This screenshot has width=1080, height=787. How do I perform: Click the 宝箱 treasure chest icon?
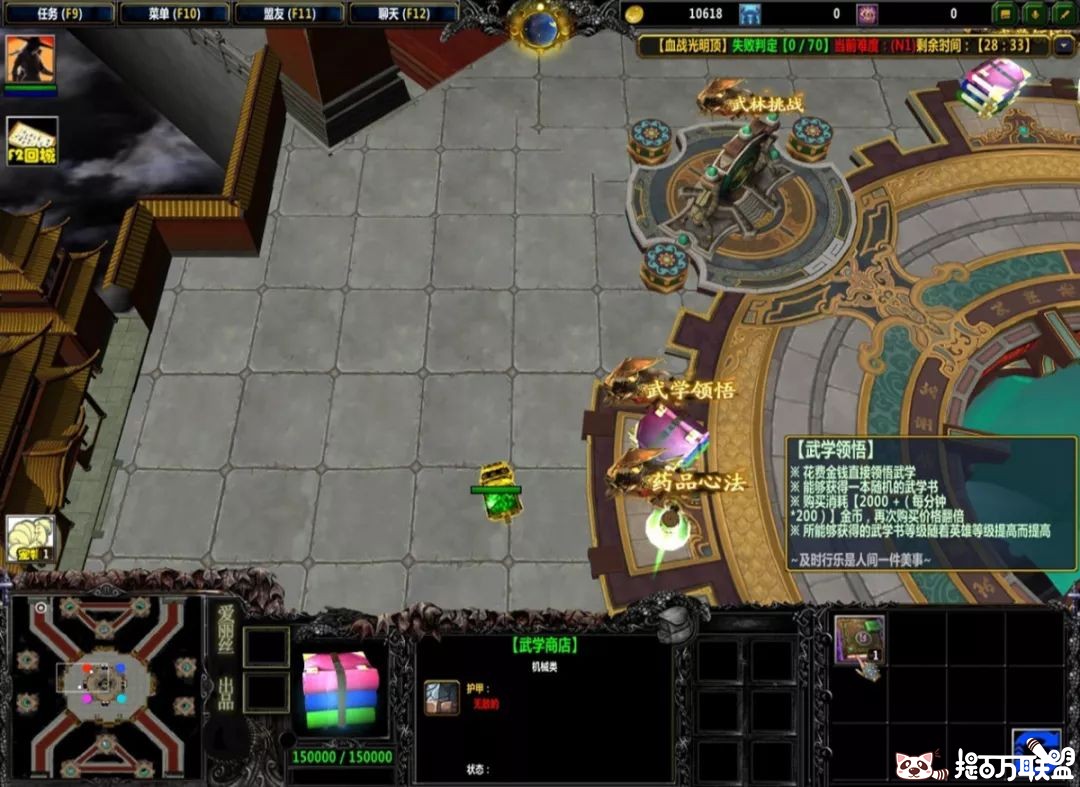tap(30, 540)
